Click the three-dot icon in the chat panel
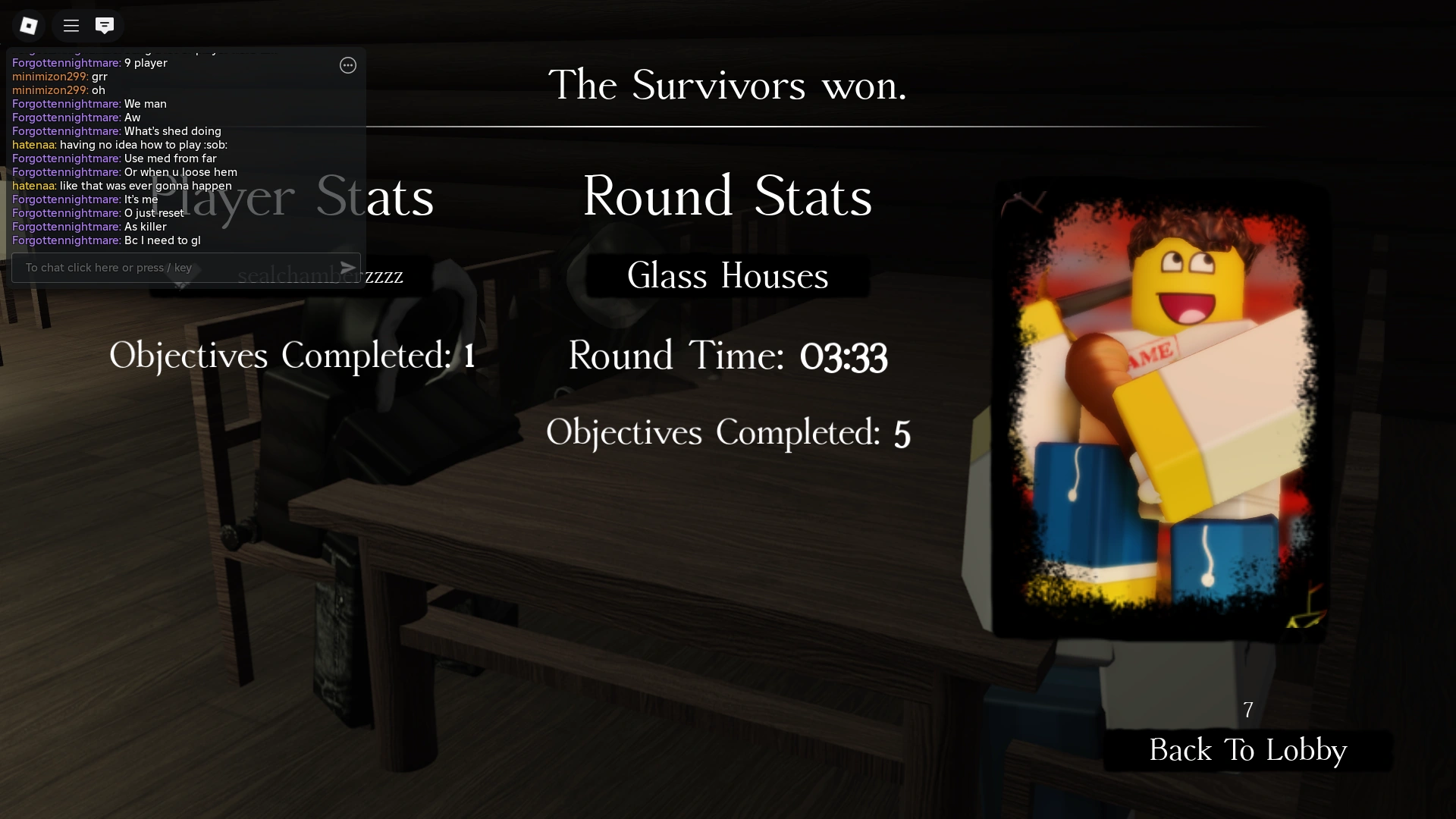 [347, 66]
